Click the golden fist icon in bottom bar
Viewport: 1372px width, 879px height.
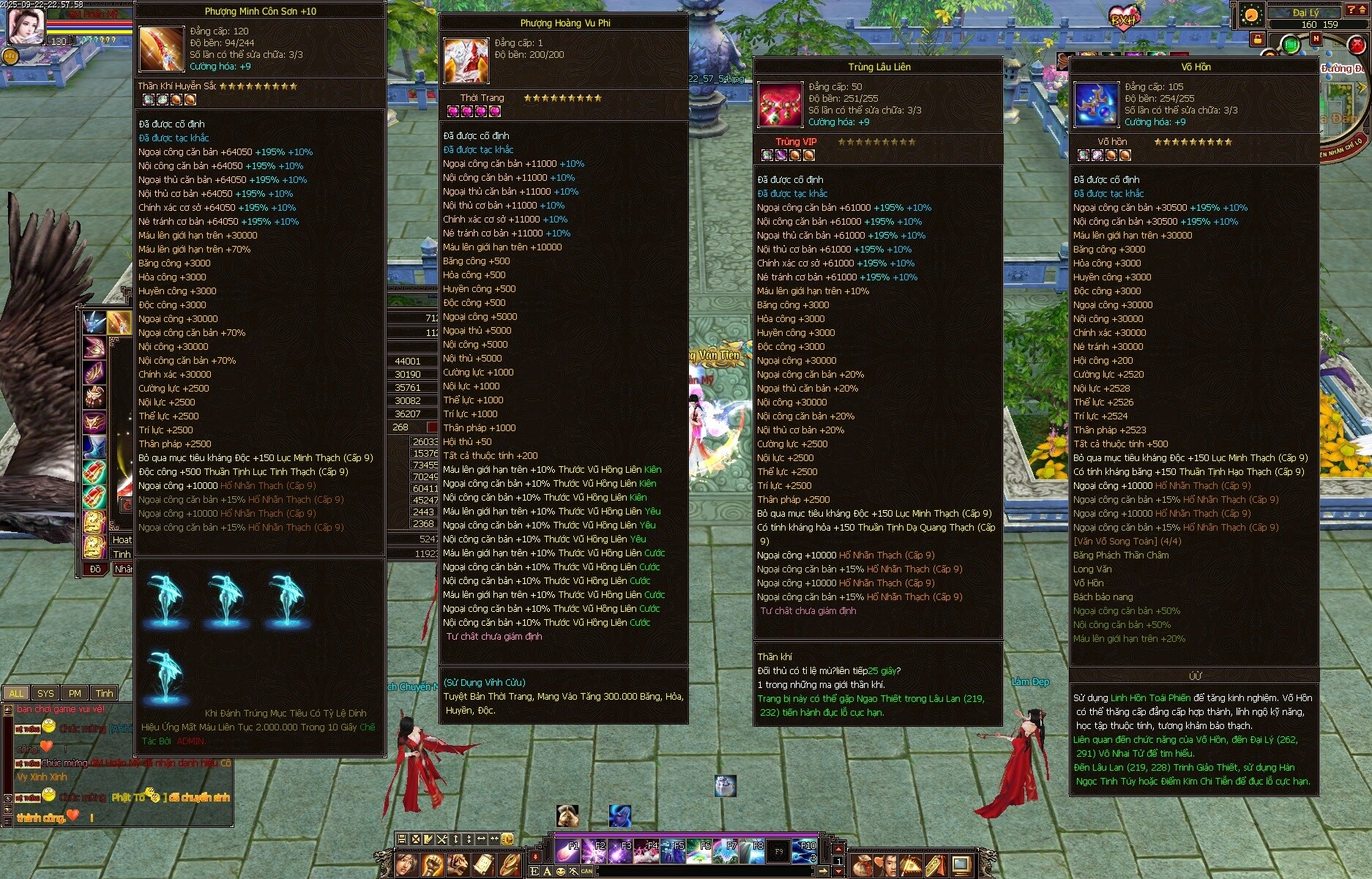click(432, 865)
